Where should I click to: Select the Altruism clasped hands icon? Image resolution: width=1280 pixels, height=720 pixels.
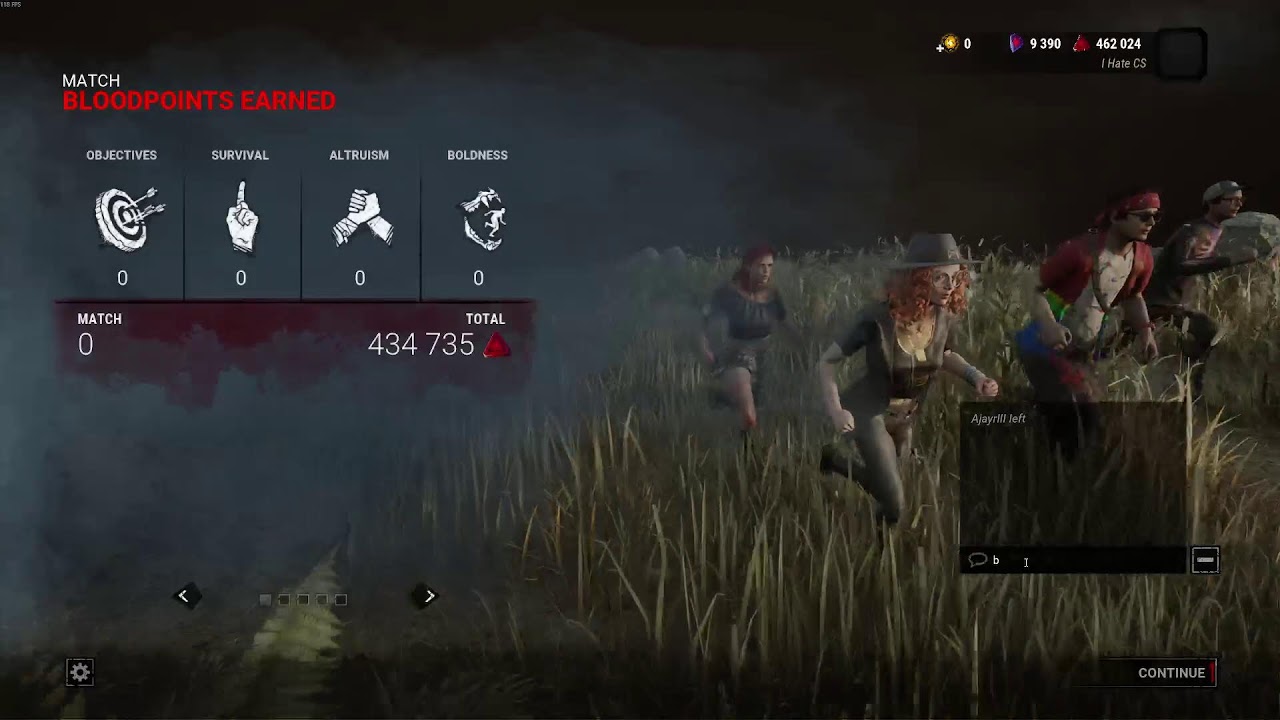coord(360,217)
